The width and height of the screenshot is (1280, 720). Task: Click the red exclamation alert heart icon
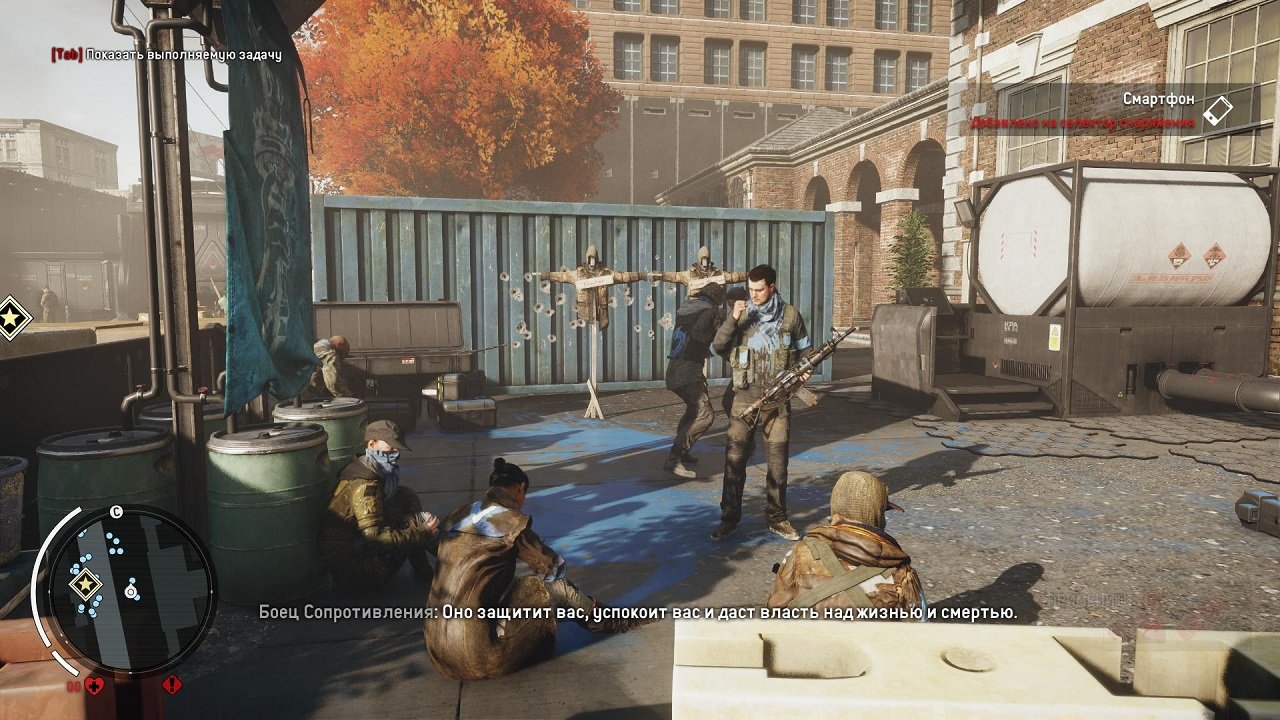[x=172, y=686]
